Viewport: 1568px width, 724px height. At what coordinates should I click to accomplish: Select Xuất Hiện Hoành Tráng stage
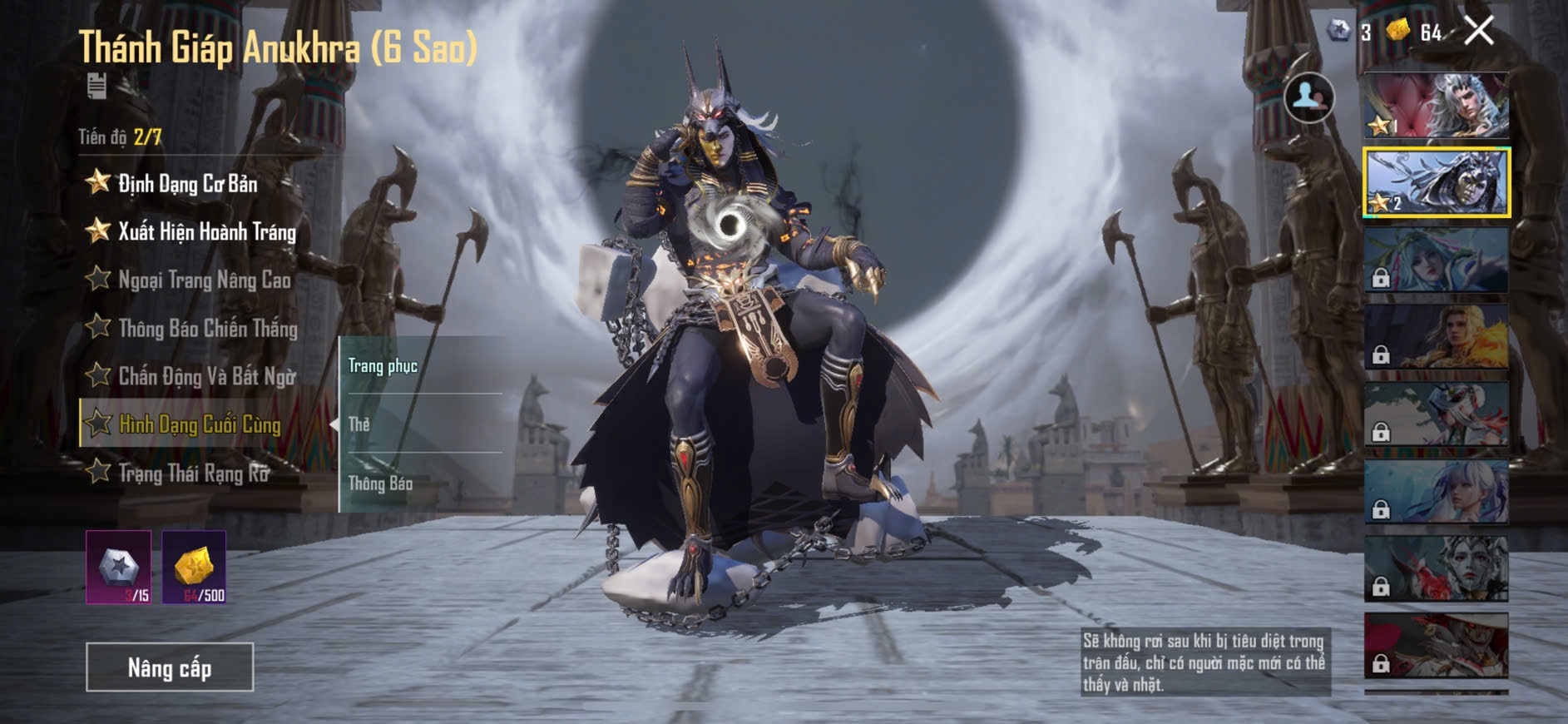(206, 231)
